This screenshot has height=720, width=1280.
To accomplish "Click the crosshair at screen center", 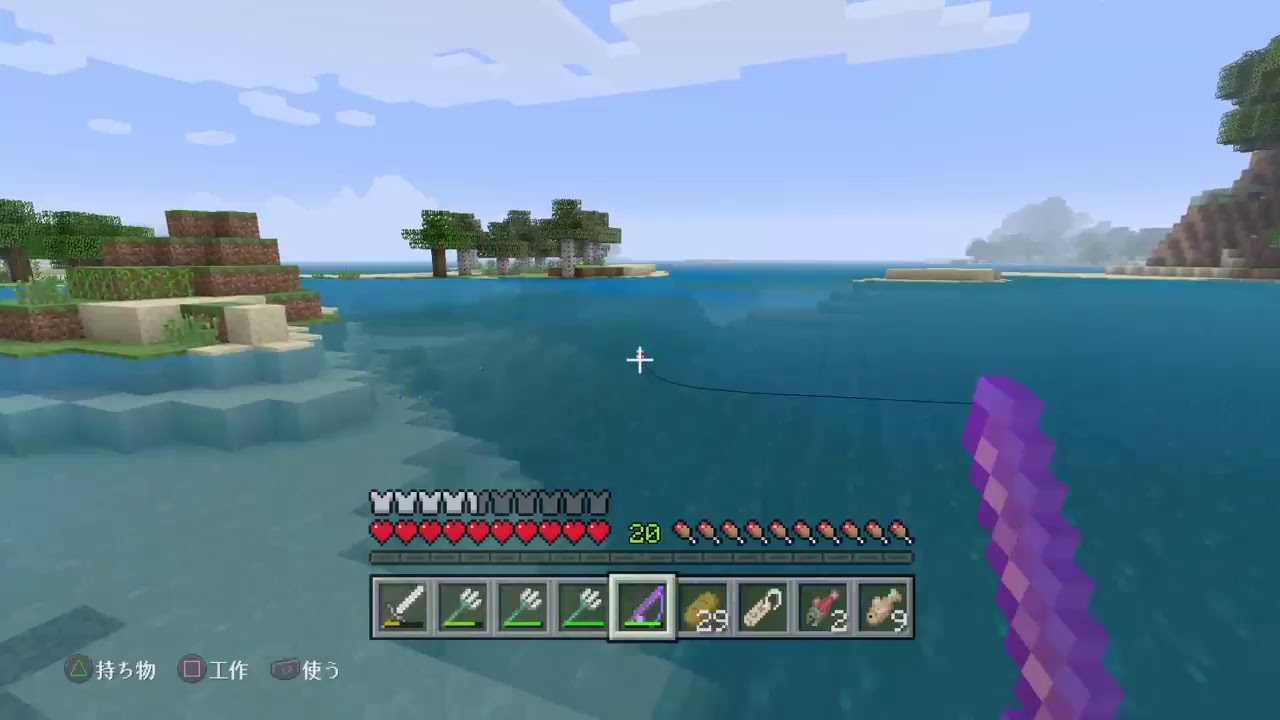I will 639,360.
